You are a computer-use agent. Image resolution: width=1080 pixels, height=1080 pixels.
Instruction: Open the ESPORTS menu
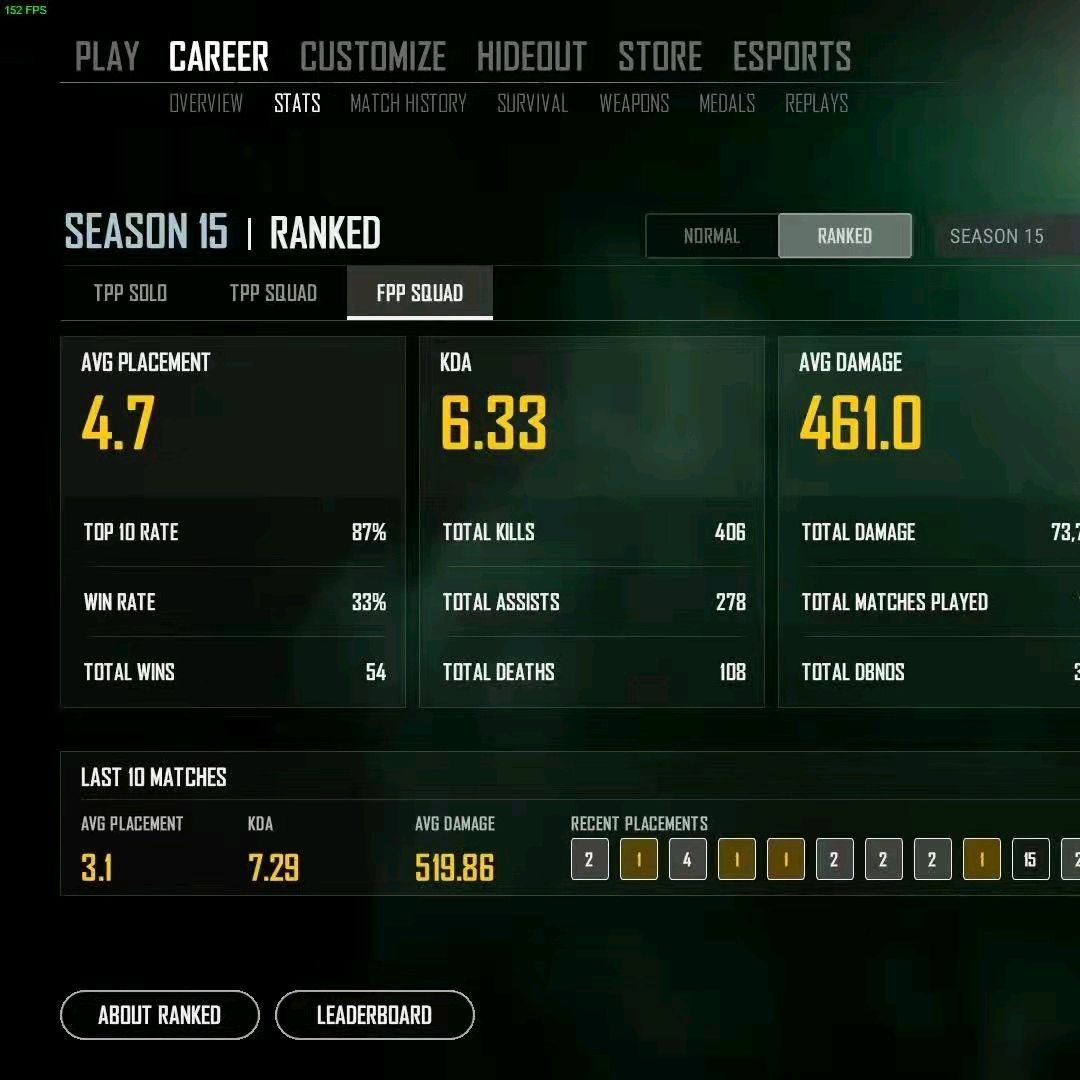[791, 57]
